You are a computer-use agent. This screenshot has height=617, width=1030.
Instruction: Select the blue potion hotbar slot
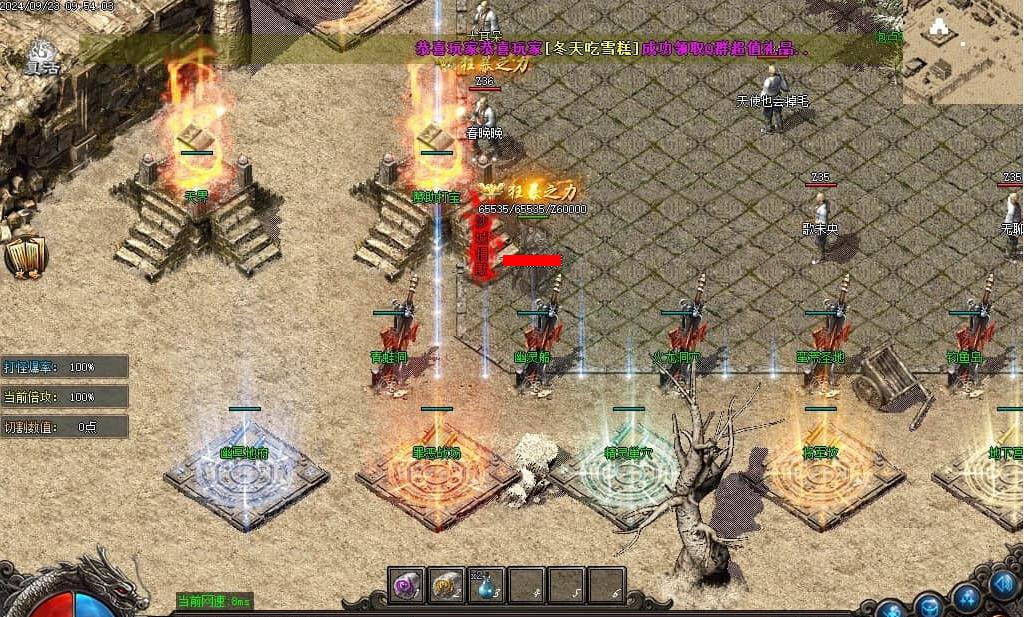point(486,586)
